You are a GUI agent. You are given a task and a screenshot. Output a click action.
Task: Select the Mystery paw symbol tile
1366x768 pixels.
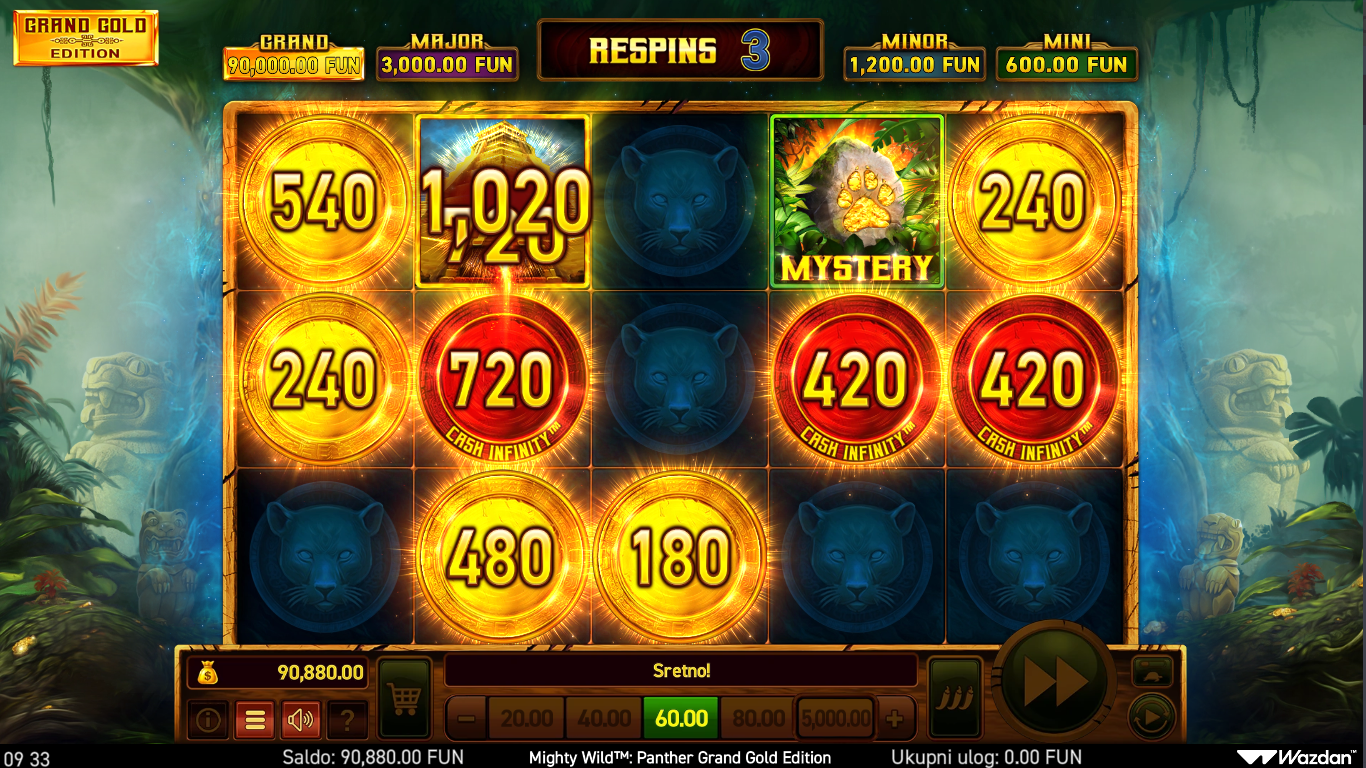[856, 202]
